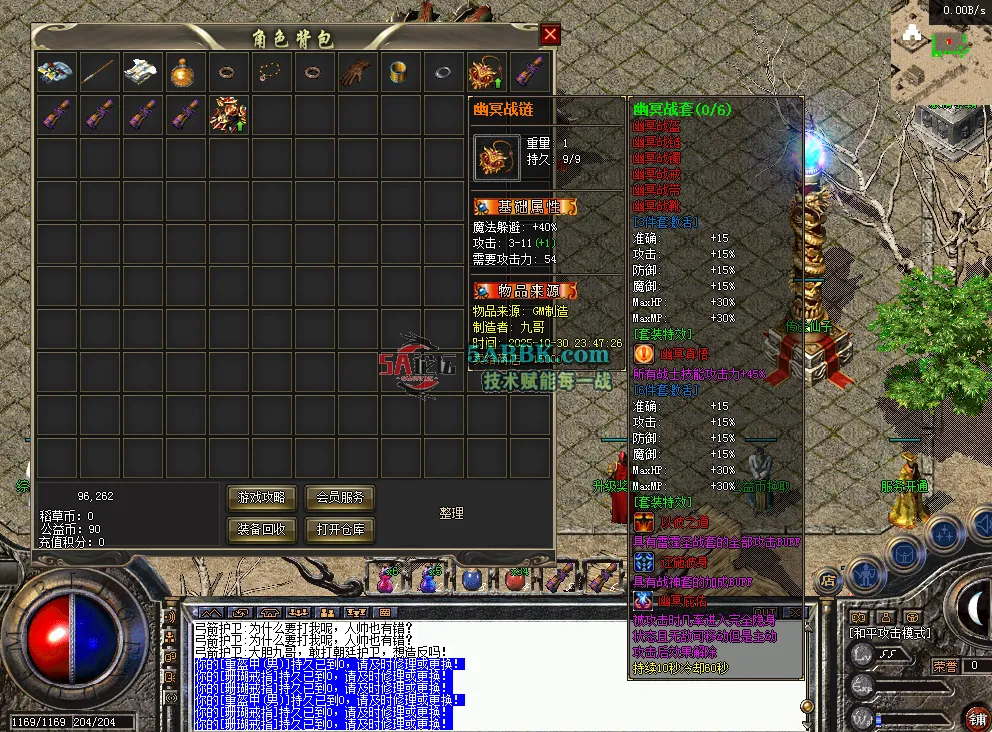Sort the bag with 整理
The height and width of the screenshot is (732, 992).
451,513
